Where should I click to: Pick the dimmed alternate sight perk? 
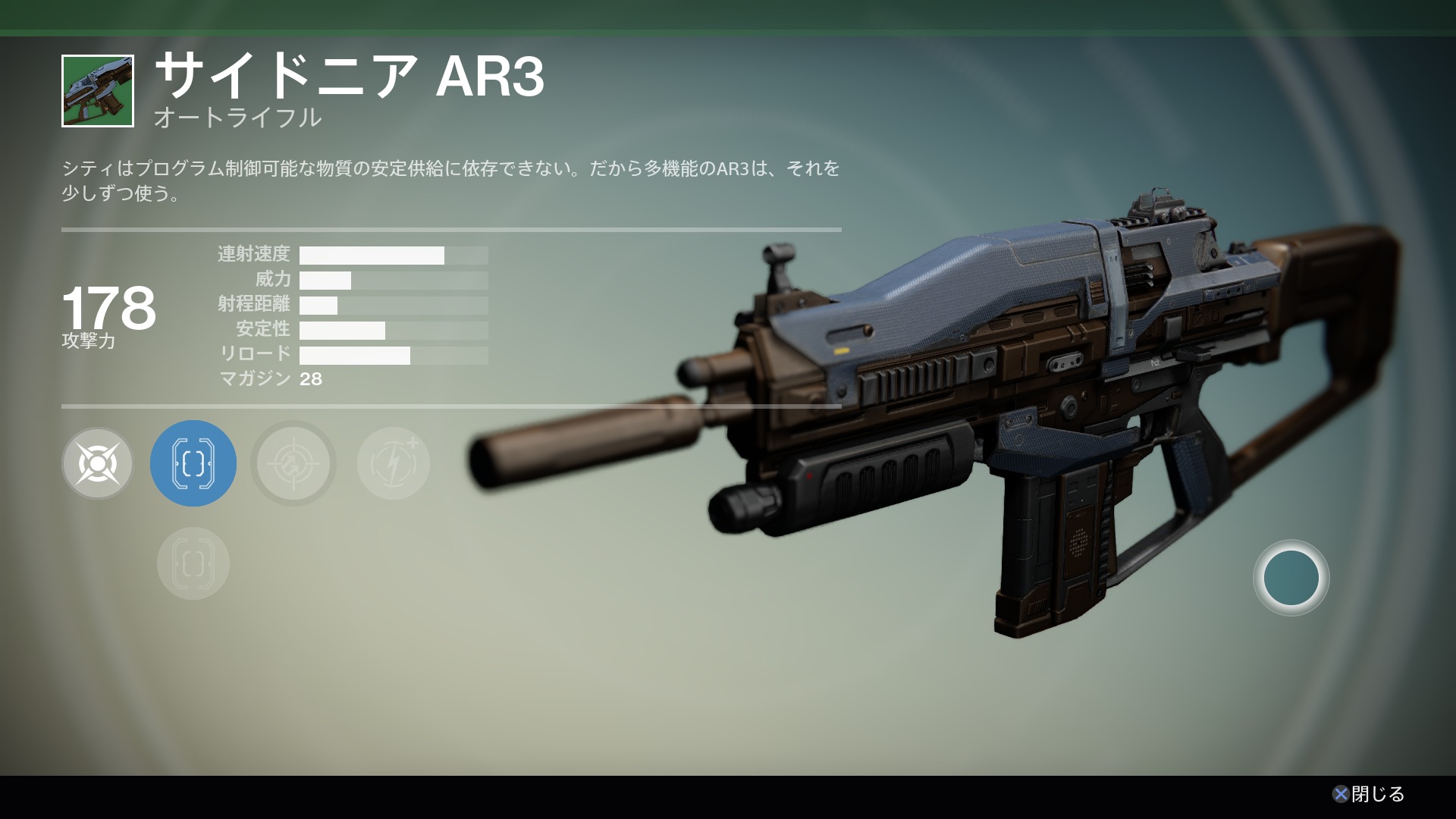pos(193,563)
